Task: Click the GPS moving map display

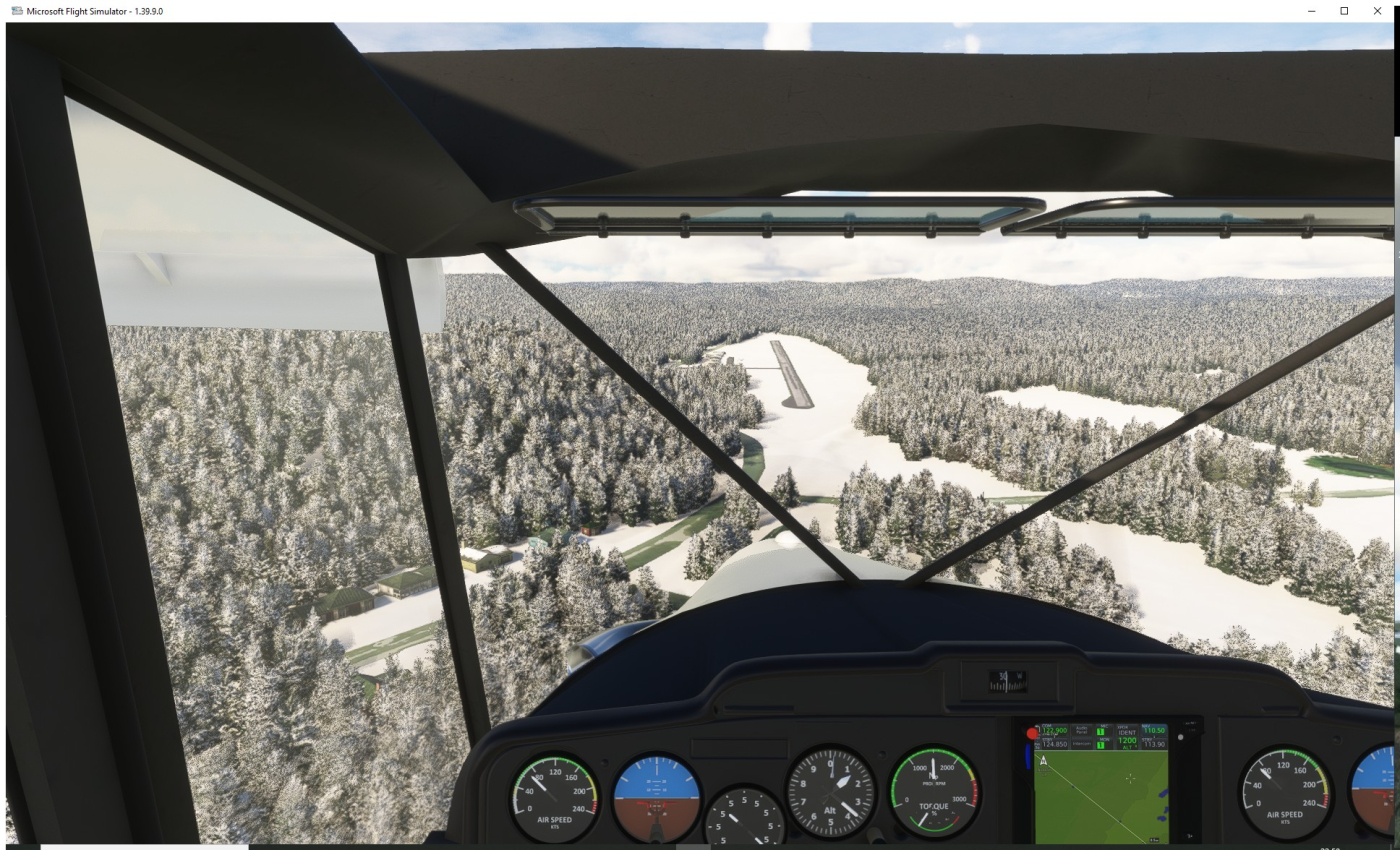Action: coord(1100,798)
